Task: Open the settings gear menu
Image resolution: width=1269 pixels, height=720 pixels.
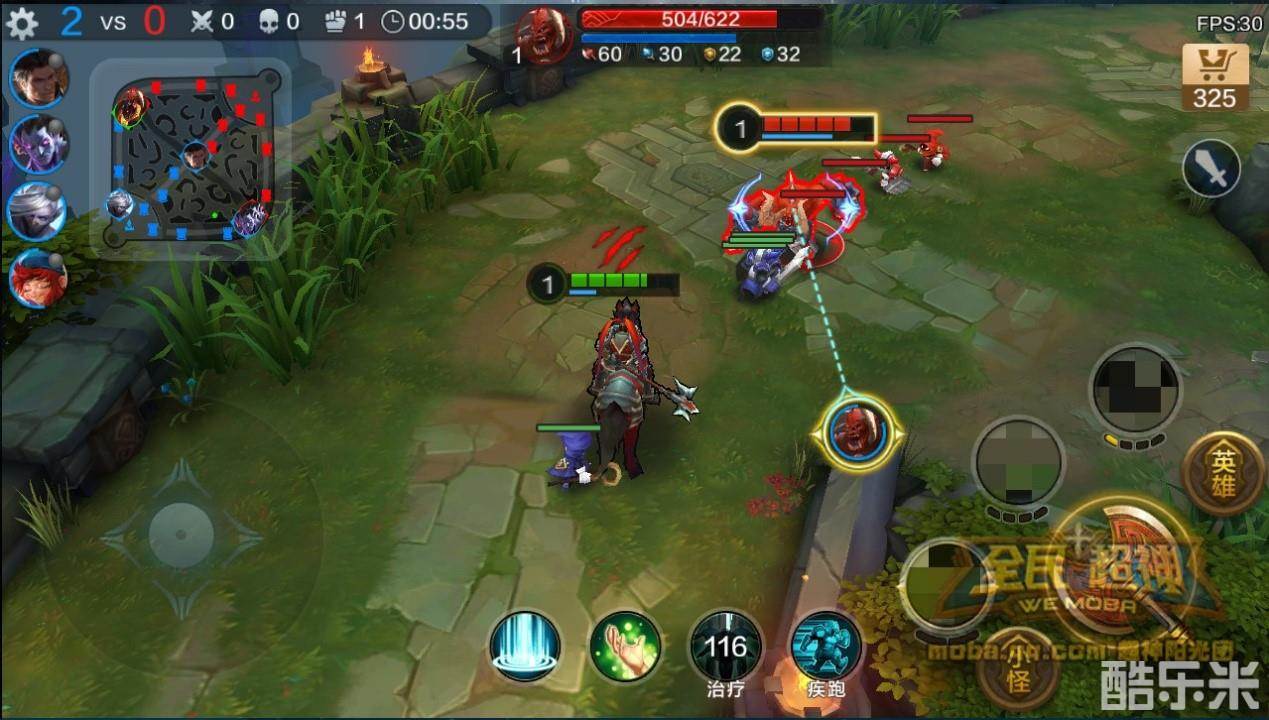Action: (21, 22)
